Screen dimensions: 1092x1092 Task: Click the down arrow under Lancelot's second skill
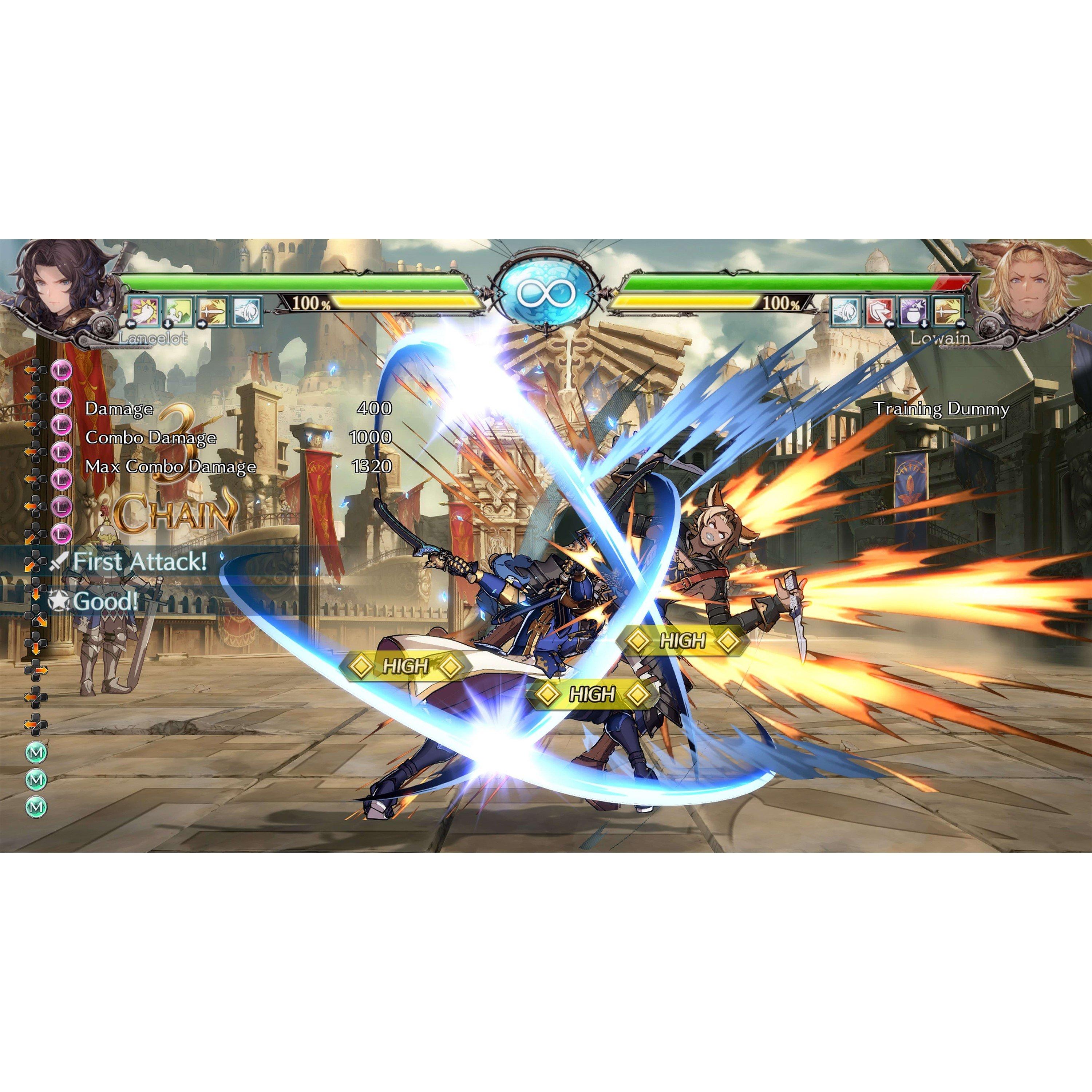(x=169, y=323)
